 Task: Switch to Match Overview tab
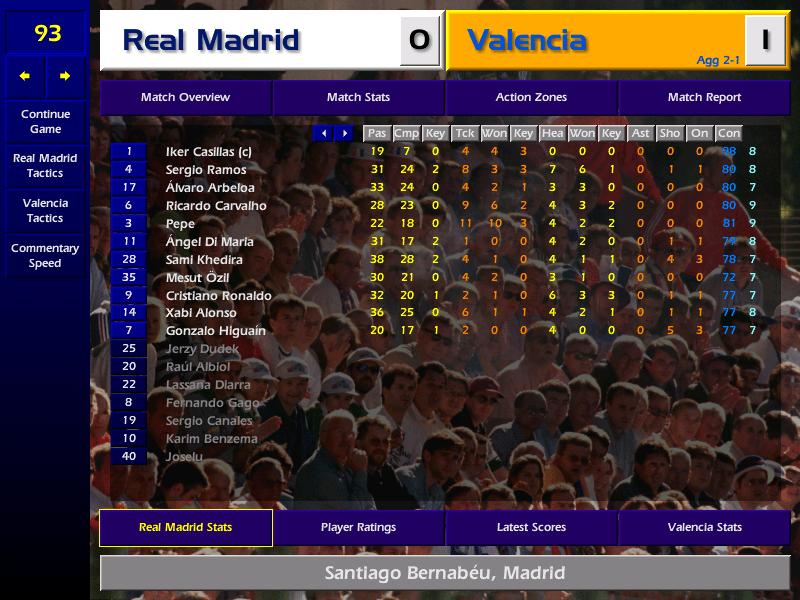tap(185, 97)
